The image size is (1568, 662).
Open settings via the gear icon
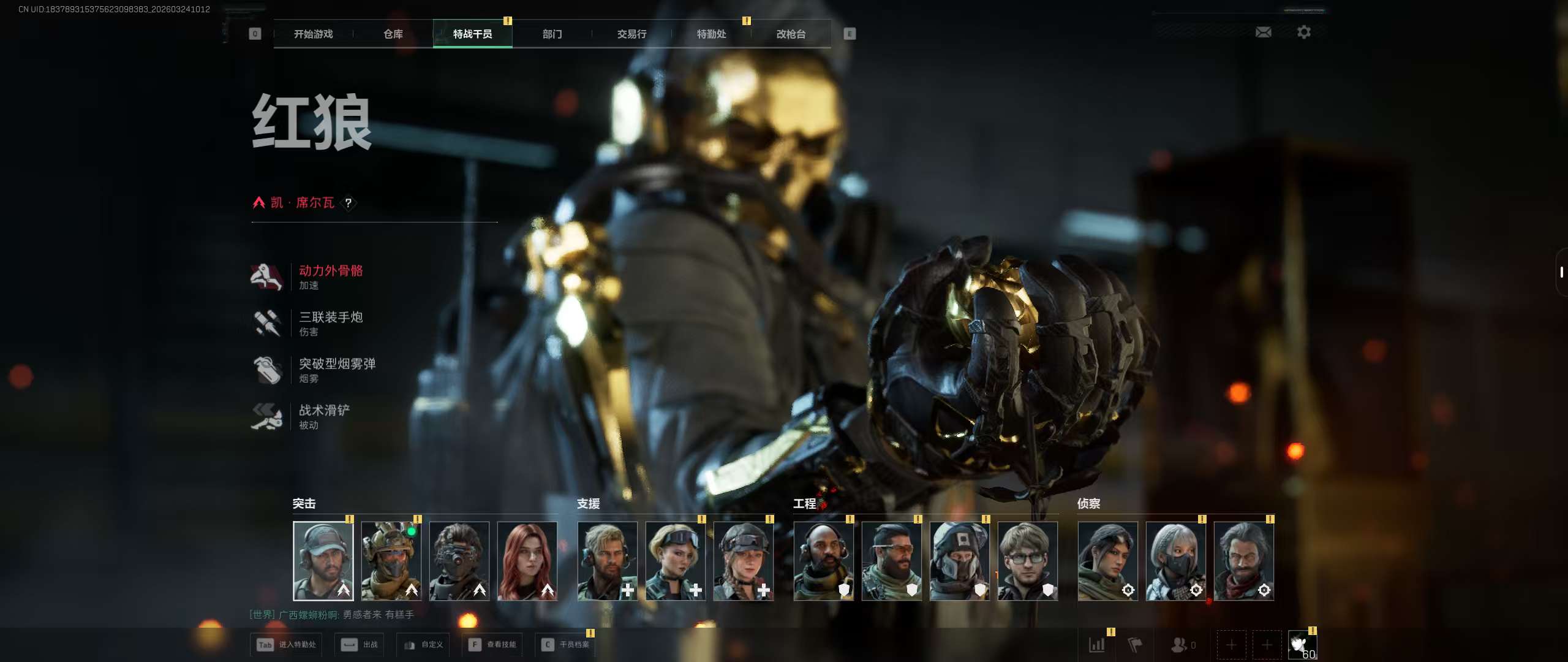(x=1304, y=32)
